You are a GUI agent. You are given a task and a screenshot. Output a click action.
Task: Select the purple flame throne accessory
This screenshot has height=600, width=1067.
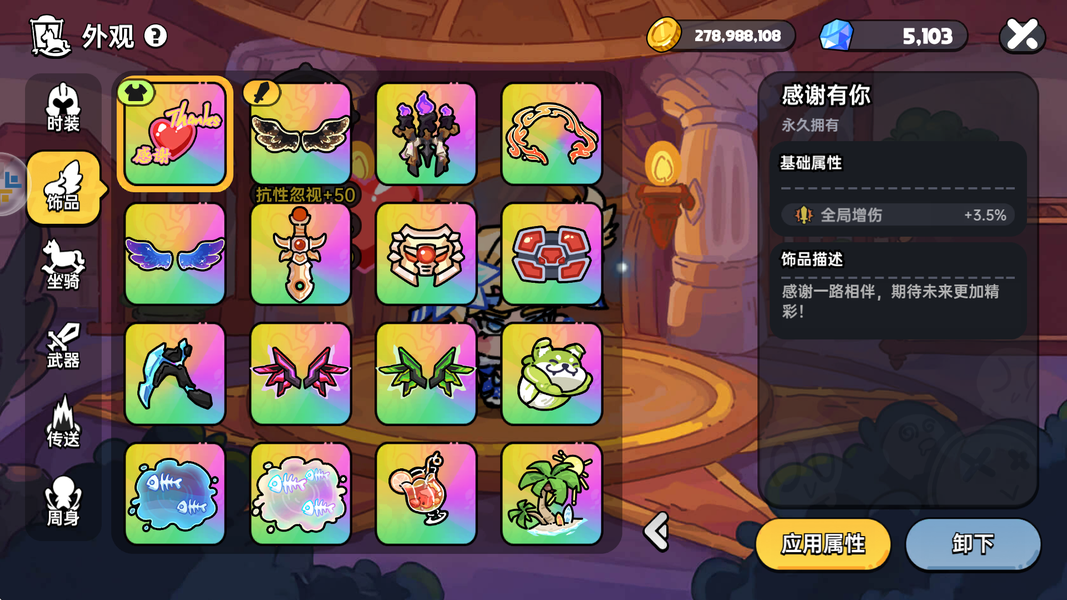(426, 134)
